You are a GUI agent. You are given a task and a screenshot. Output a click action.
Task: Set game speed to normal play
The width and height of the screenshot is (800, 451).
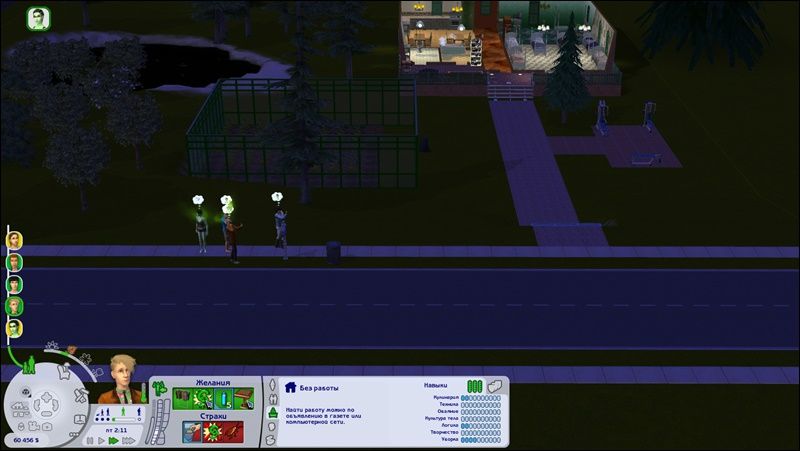101,440
